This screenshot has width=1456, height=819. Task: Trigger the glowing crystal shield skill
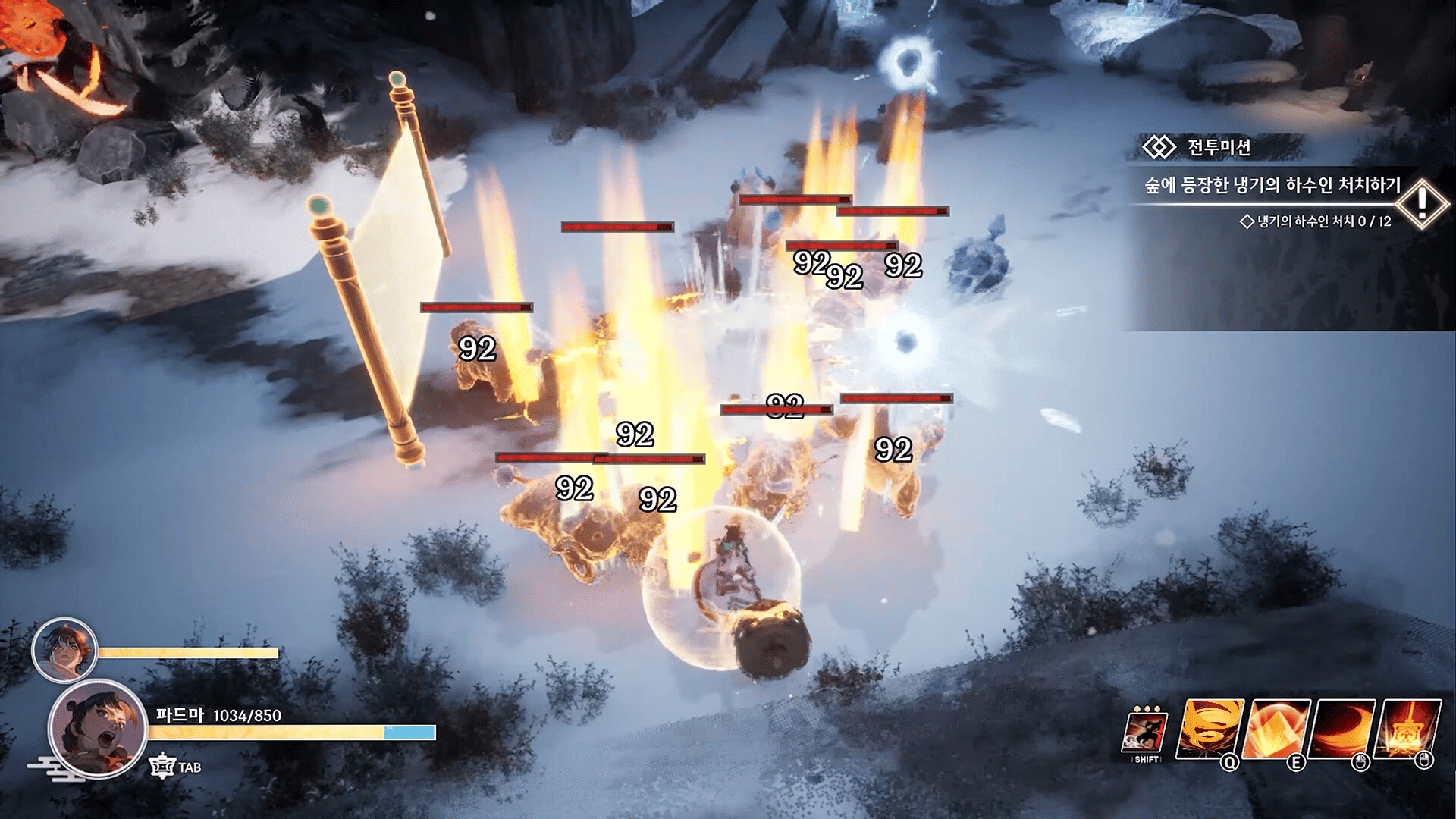[1279, 729]
